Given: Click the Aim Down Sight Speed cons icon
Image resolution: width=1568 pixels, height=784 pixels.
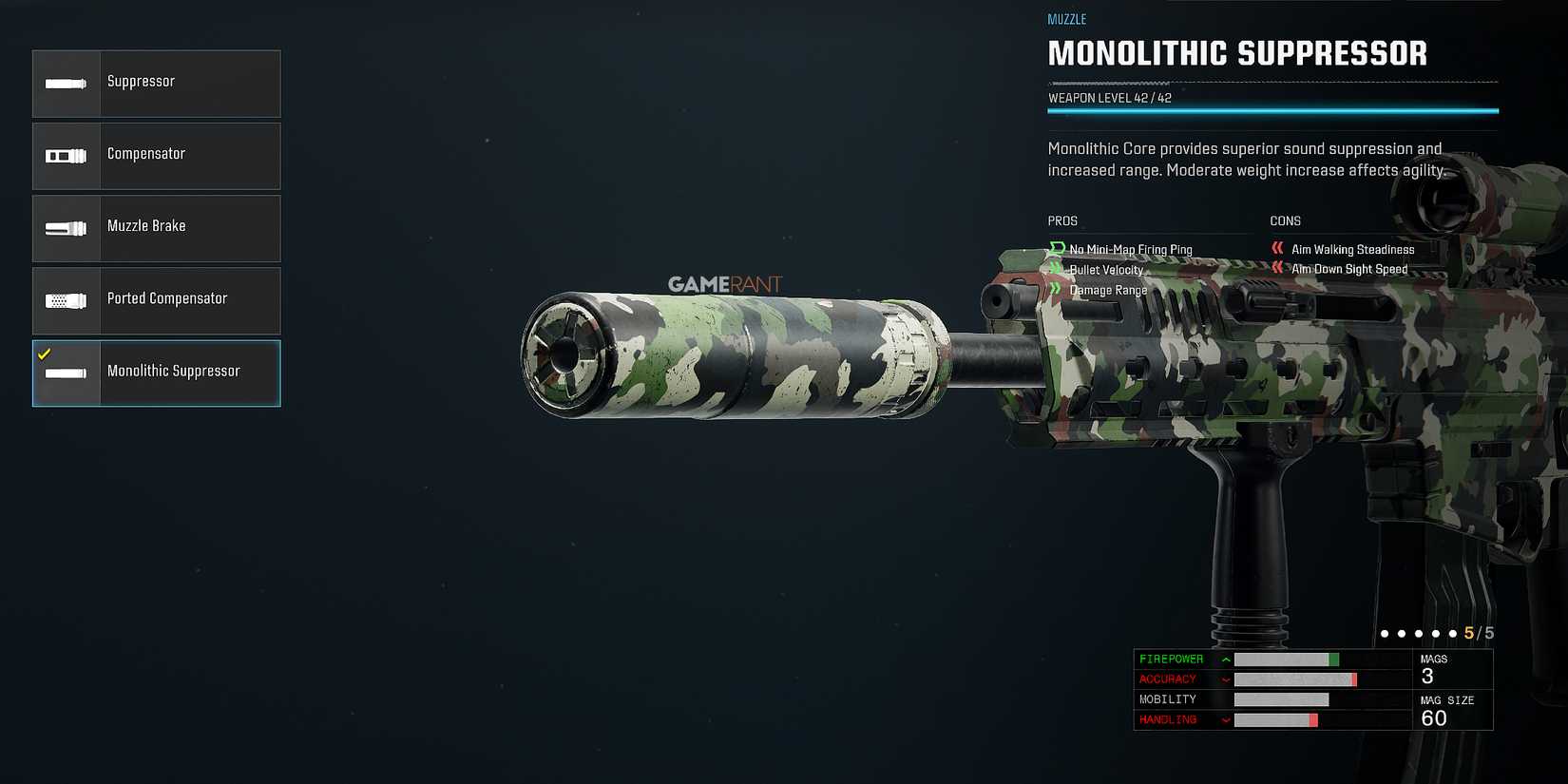Looking at the screenshot, I should coord(1277,269).
